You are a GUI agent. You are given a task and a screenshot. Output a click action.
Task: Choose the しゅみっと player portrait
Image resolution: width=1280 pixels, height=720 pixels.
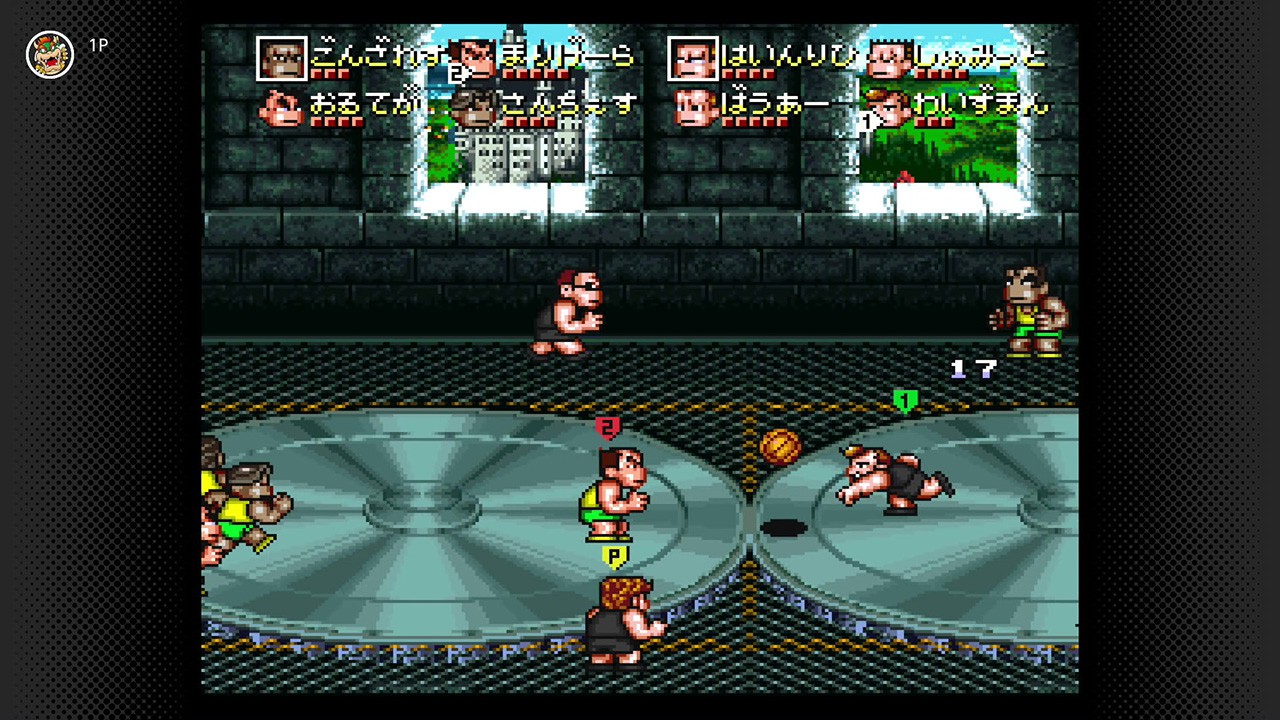click(888, 58)
